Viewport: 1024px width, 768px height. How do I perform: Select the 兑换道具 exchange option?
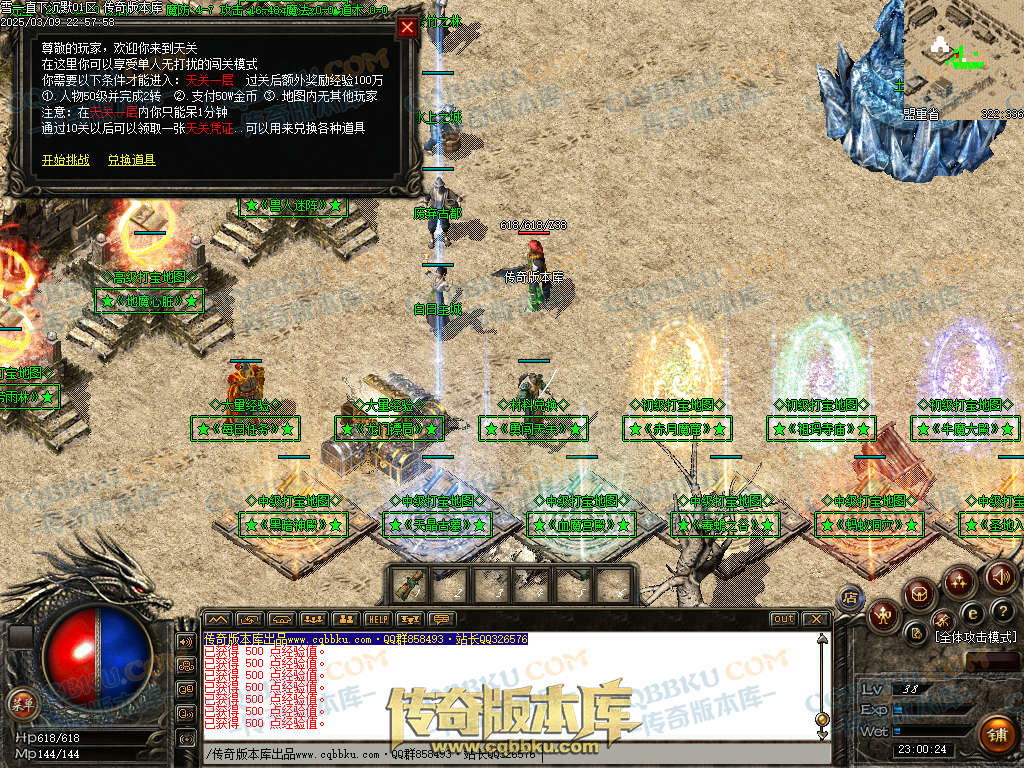(x=131, y=160)
